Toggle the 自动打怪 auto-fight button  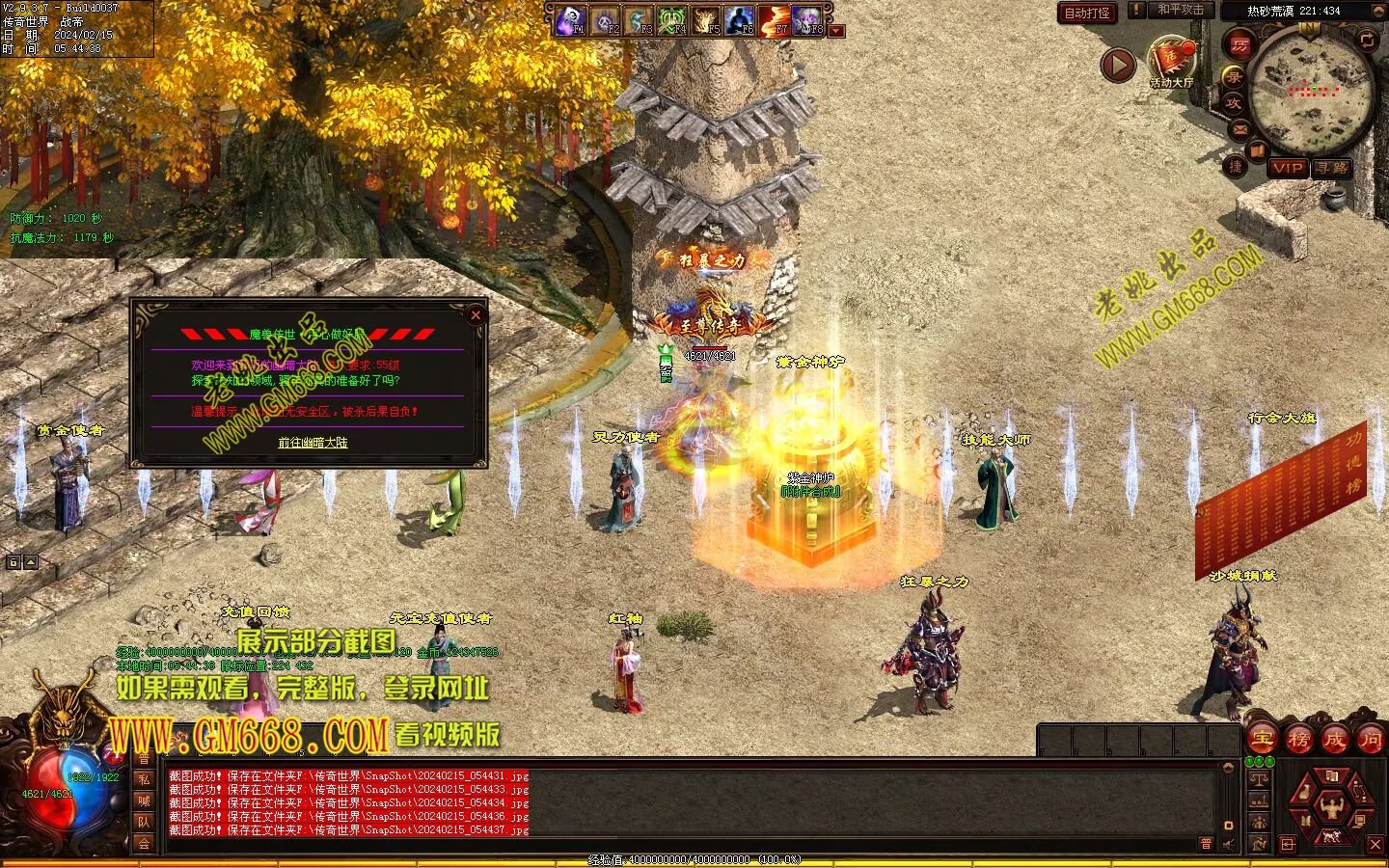1087,13
